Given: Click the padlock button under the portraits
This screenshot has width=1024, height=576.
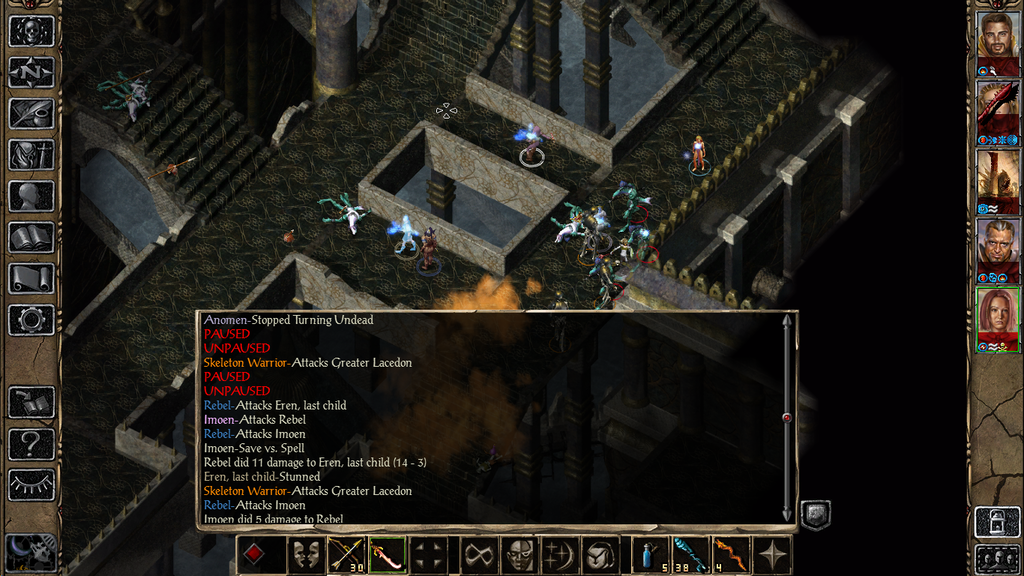Looking at the screenshot, I should click(x=995, y=523).
